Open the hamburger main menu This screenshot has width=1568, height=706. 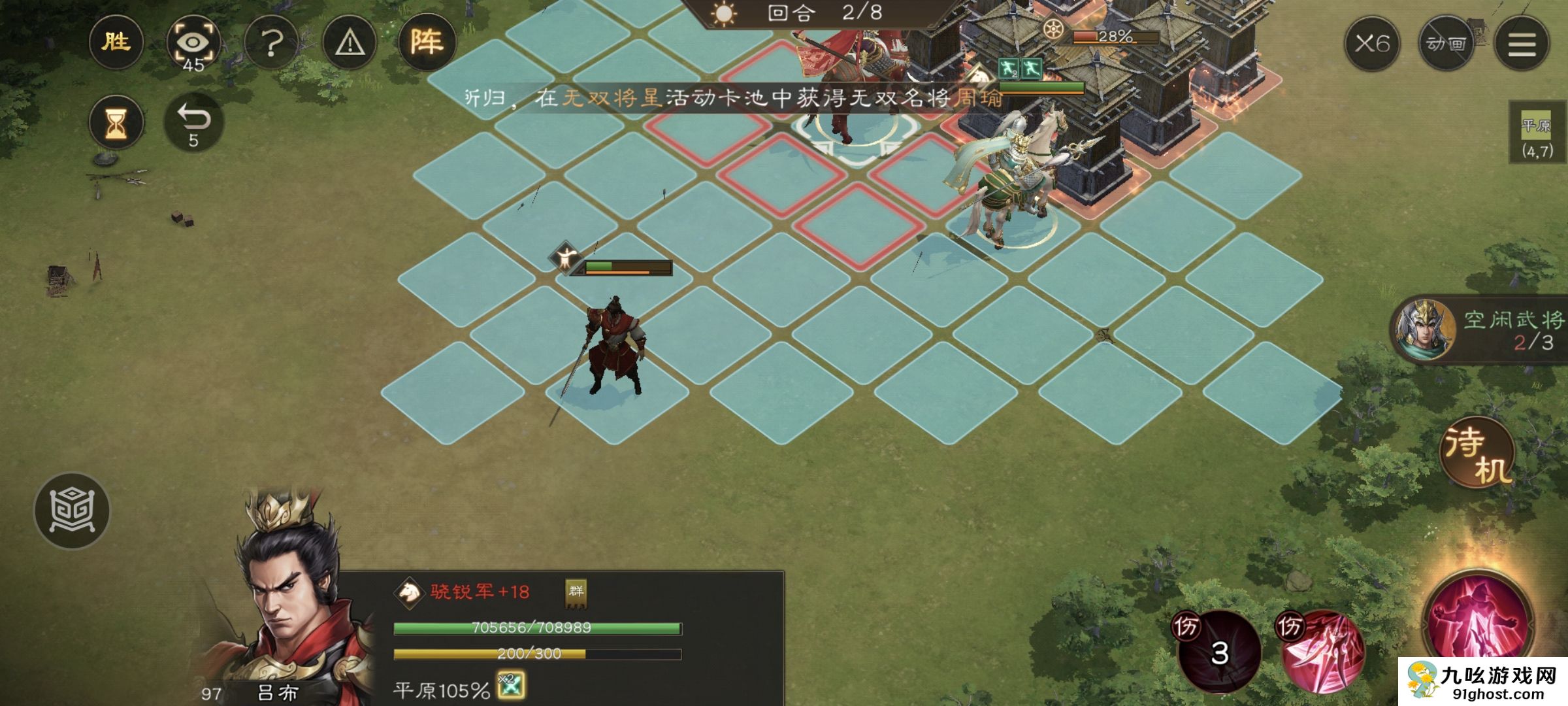click(x=1522, y=44)
